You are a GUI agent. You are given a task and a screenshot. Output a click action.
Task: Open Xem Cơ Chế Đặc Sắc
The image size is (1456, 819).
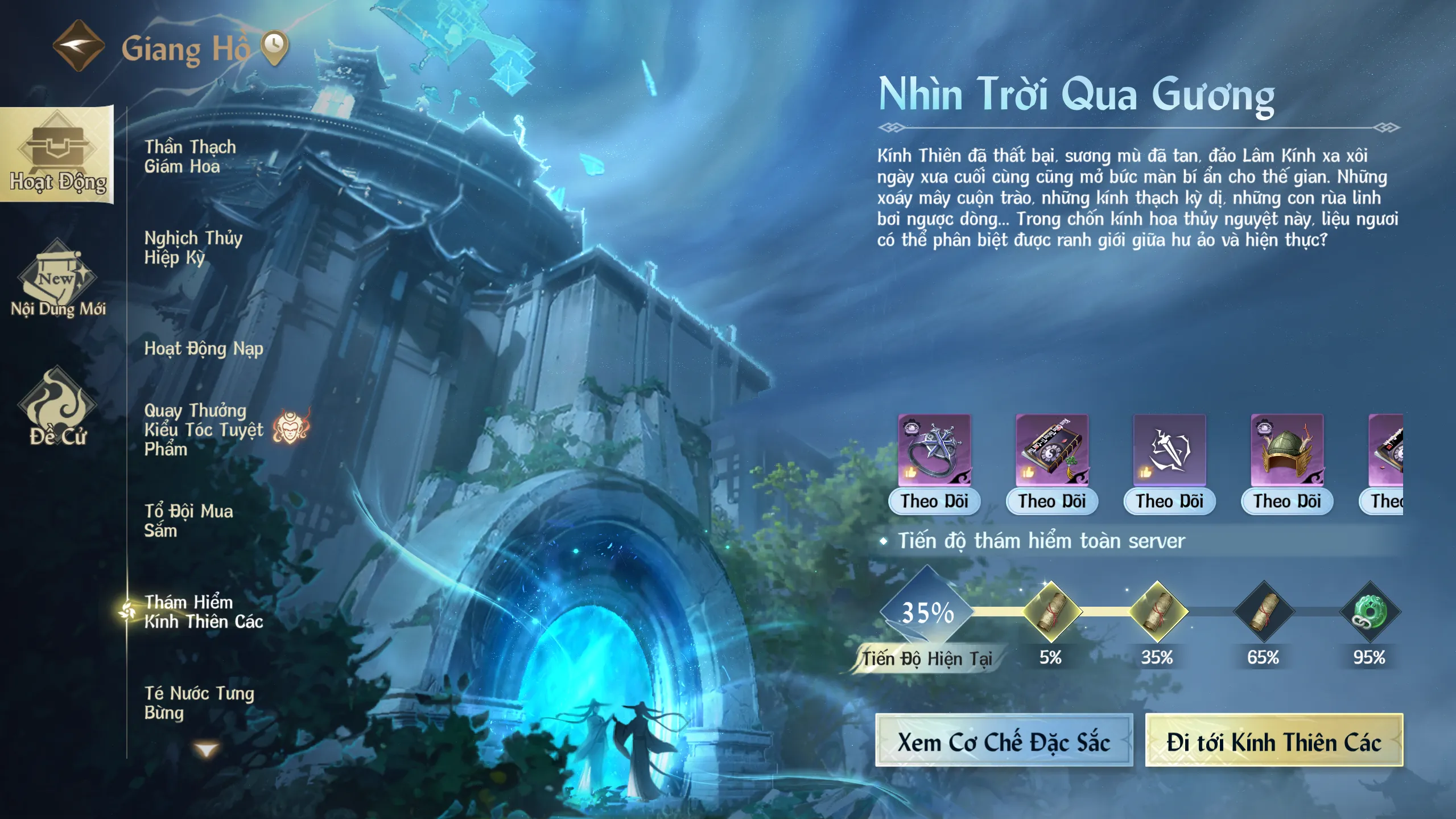click(1004, 742)
